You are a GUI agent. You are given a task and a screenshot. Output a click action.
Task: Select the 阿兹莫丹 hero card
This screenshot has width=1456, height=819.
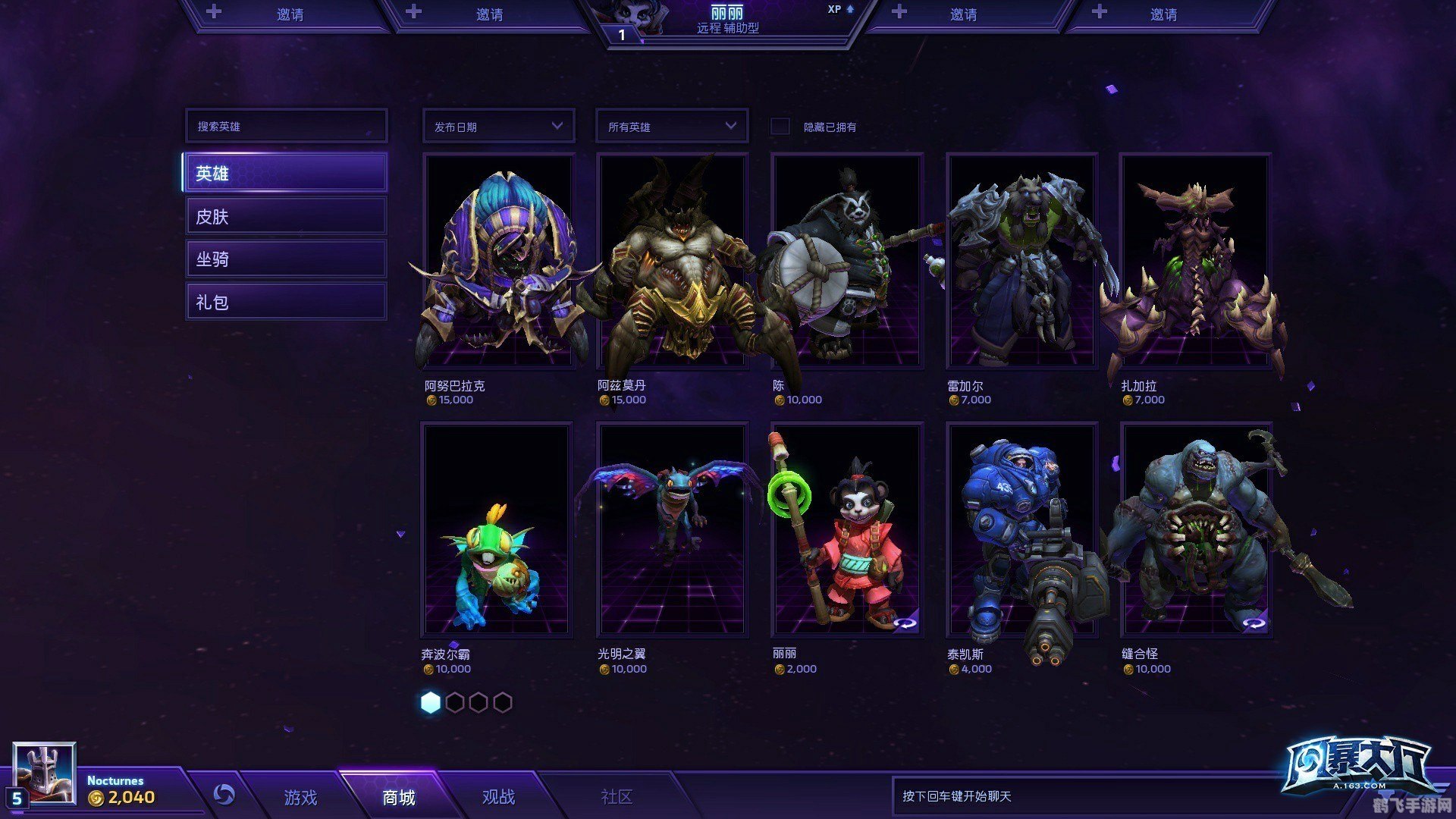[x=672, y=262]
